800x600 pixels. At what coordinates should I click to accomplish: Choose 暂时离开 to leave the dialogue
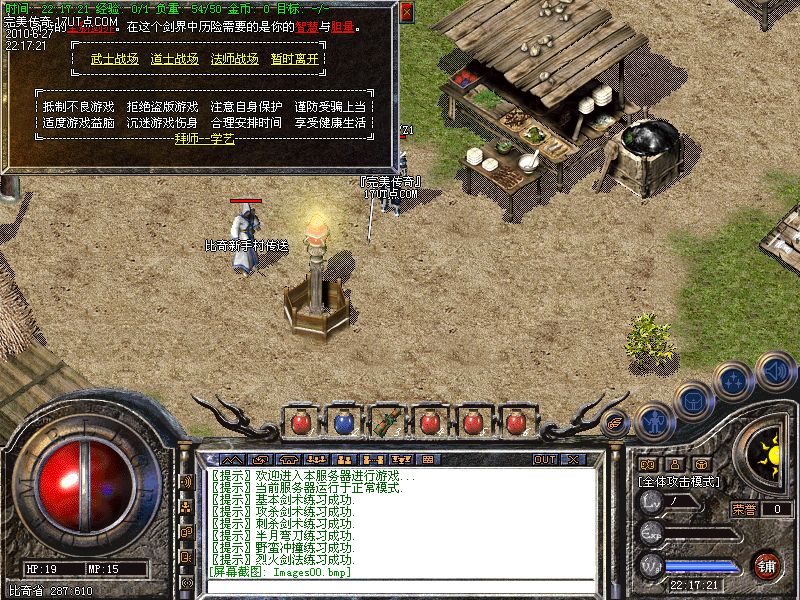pyautogui.click(x=294, y=59)
